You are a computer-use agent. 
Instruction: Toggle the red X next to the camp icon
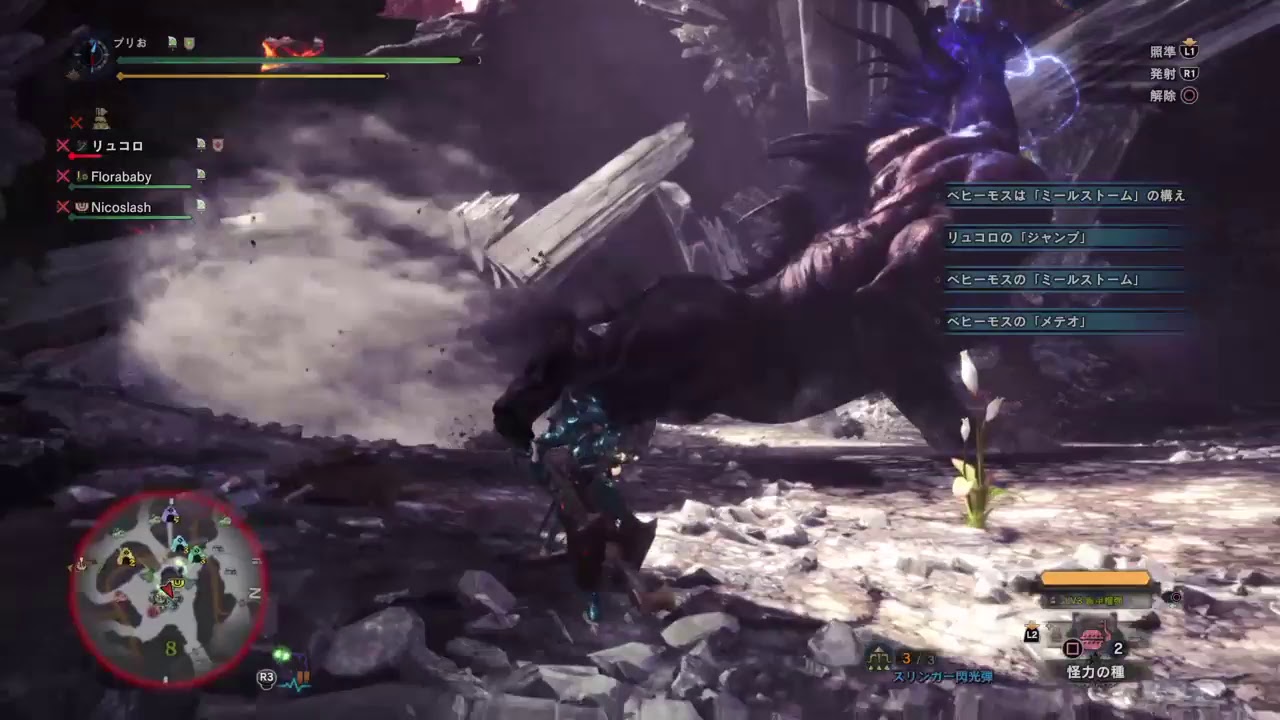[75, 123]
